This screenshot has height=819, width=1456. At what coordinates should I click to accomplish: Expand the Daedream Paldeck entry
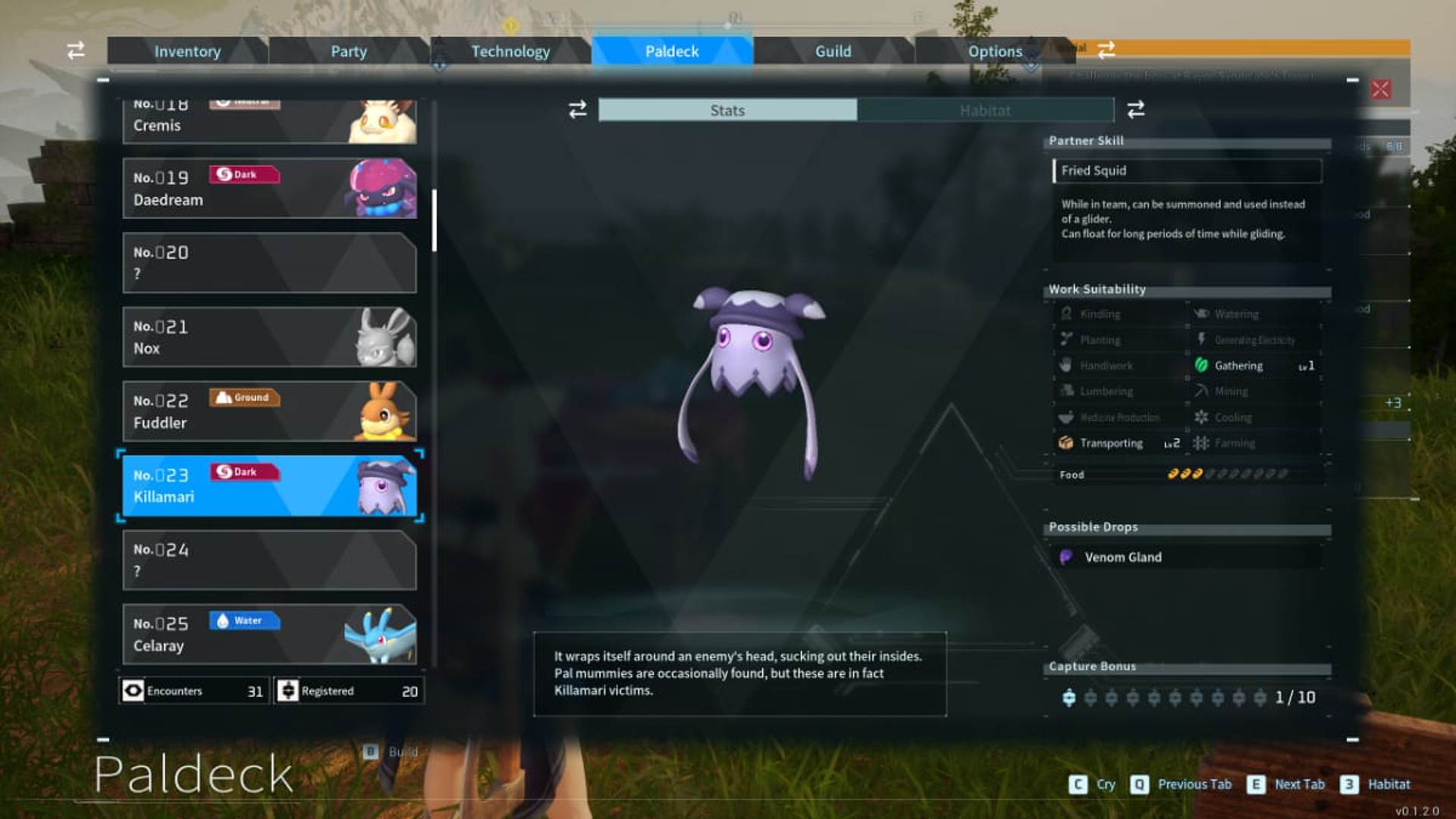(269, 189)
